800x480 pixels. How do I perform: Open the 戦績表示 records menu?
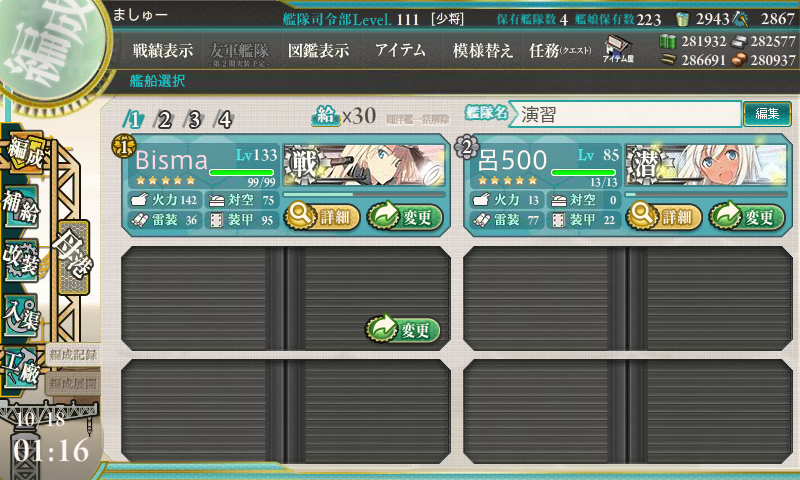(x=163, y=50)
